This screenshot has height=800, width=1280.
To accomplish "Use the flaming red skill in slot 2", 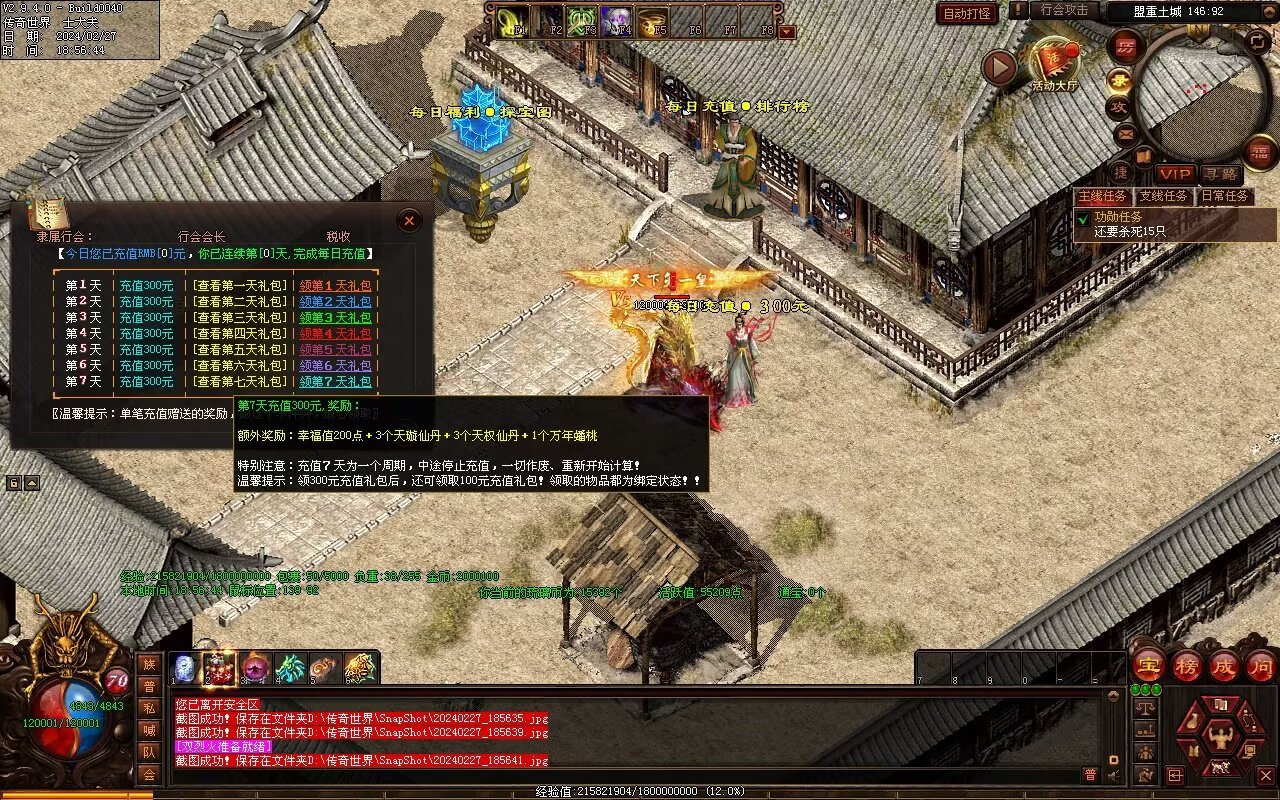I will coord(220,668).
